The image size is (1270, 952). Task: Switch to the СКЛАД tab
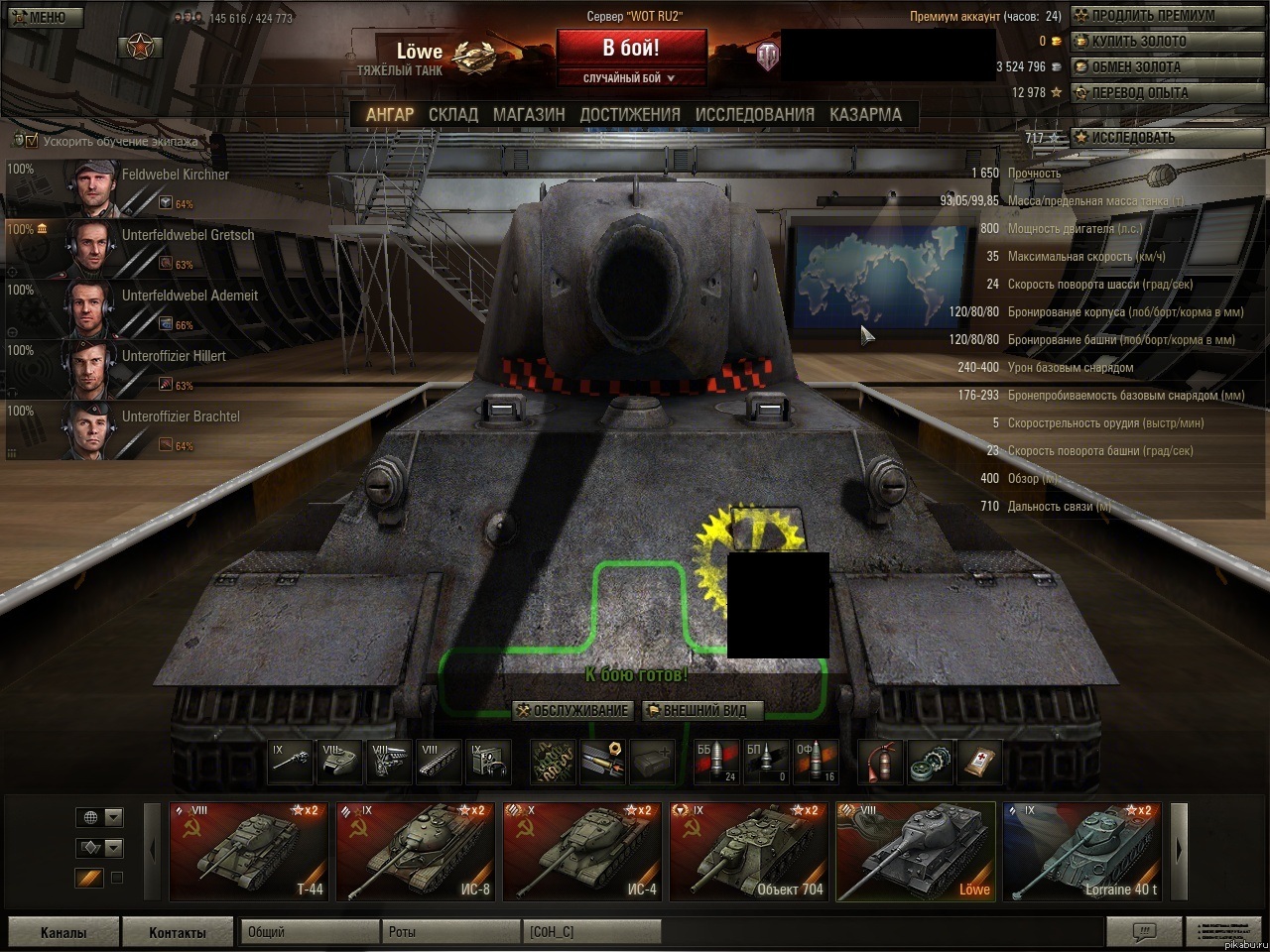click(453, 114)
